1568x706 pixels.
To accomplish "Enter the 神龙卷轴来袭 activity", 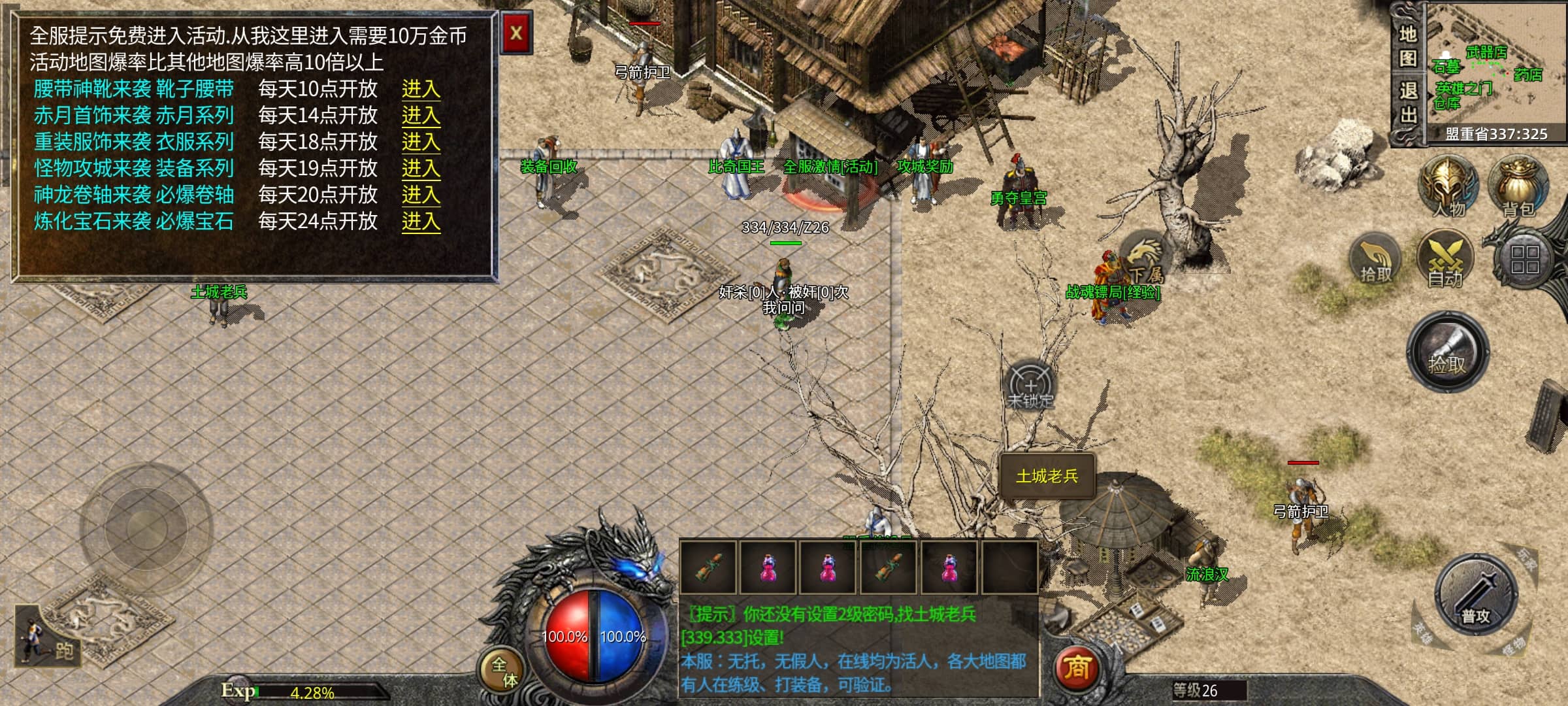I will pyautogui.click(x=420, y=195).
